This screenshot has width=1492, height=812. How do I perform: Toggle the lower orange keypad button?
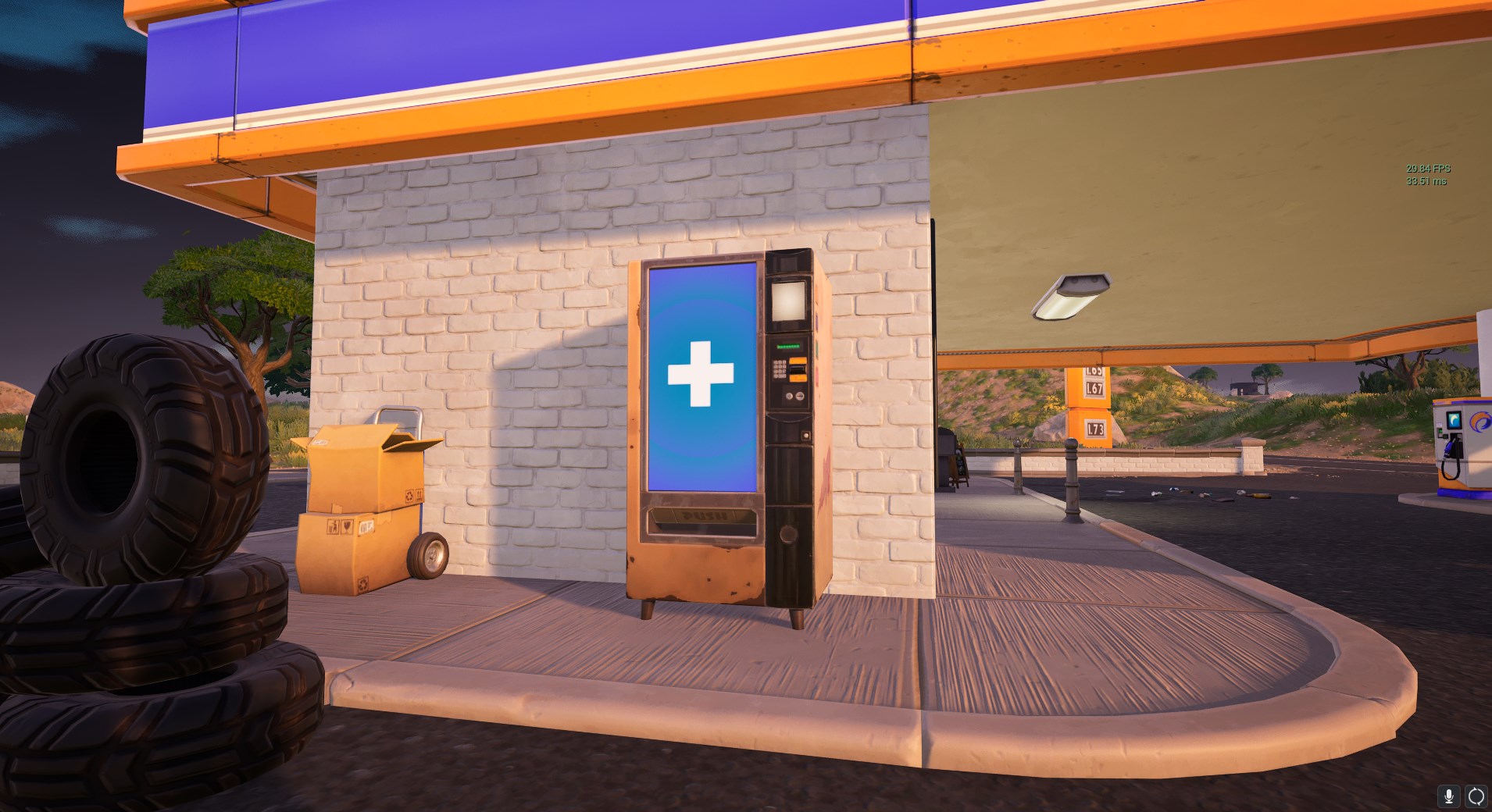tap(797, 378)
